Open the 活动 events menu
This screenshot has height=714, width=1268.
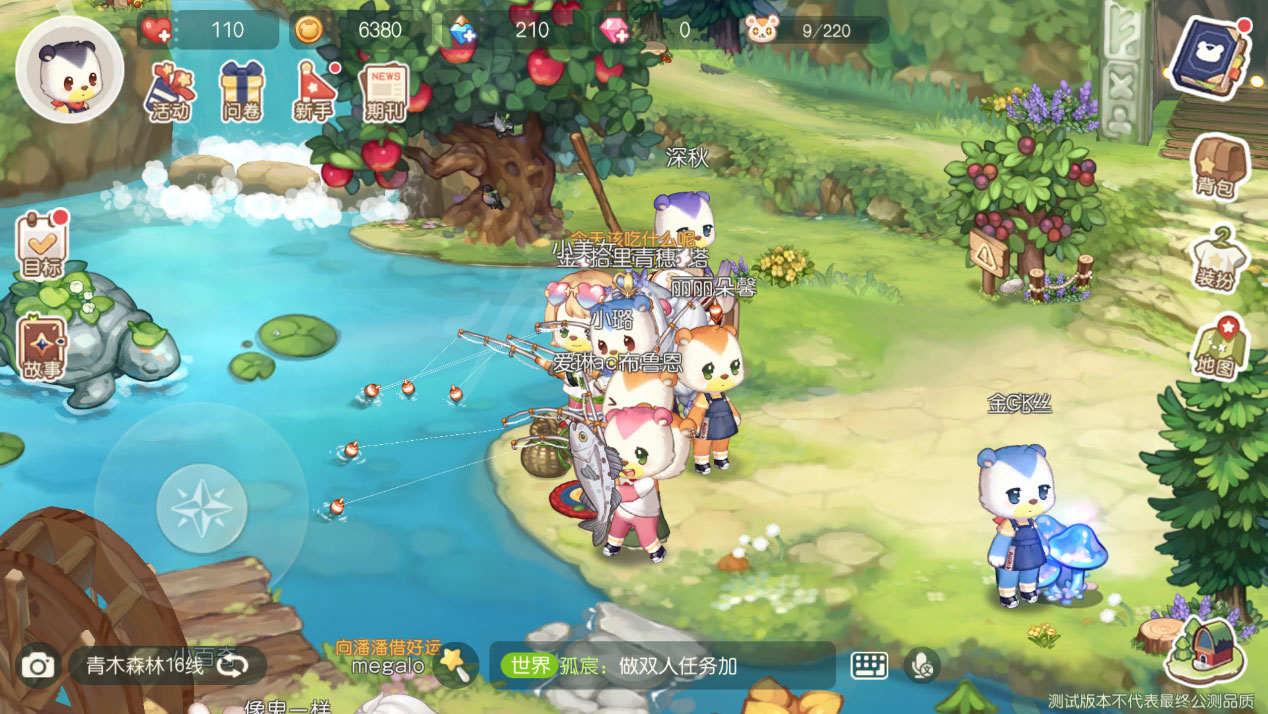click(170, 91)
